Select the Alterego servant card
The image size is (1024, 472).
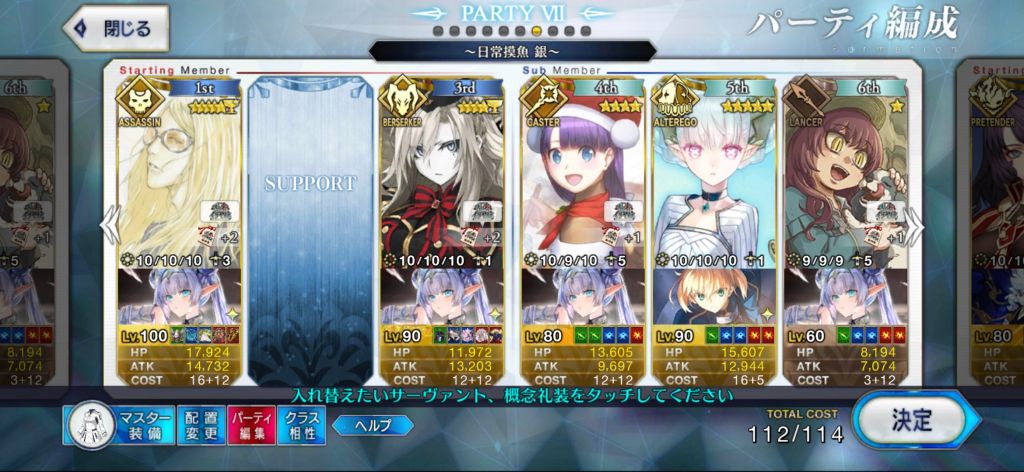[x=713, y=170]
